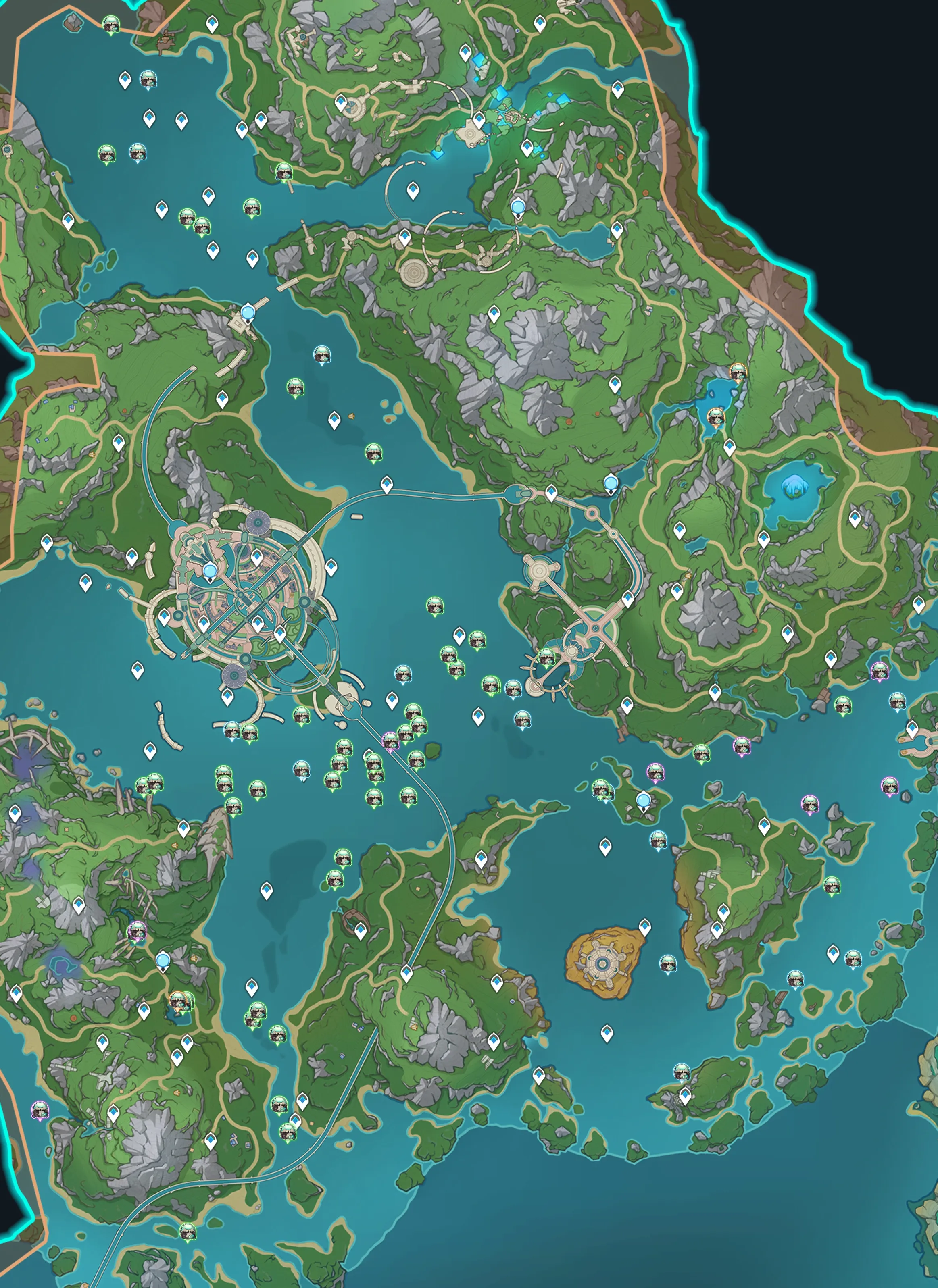Click the waypoint pin on the orange island
Viewport: 938px width, 1288px height.
644,927
